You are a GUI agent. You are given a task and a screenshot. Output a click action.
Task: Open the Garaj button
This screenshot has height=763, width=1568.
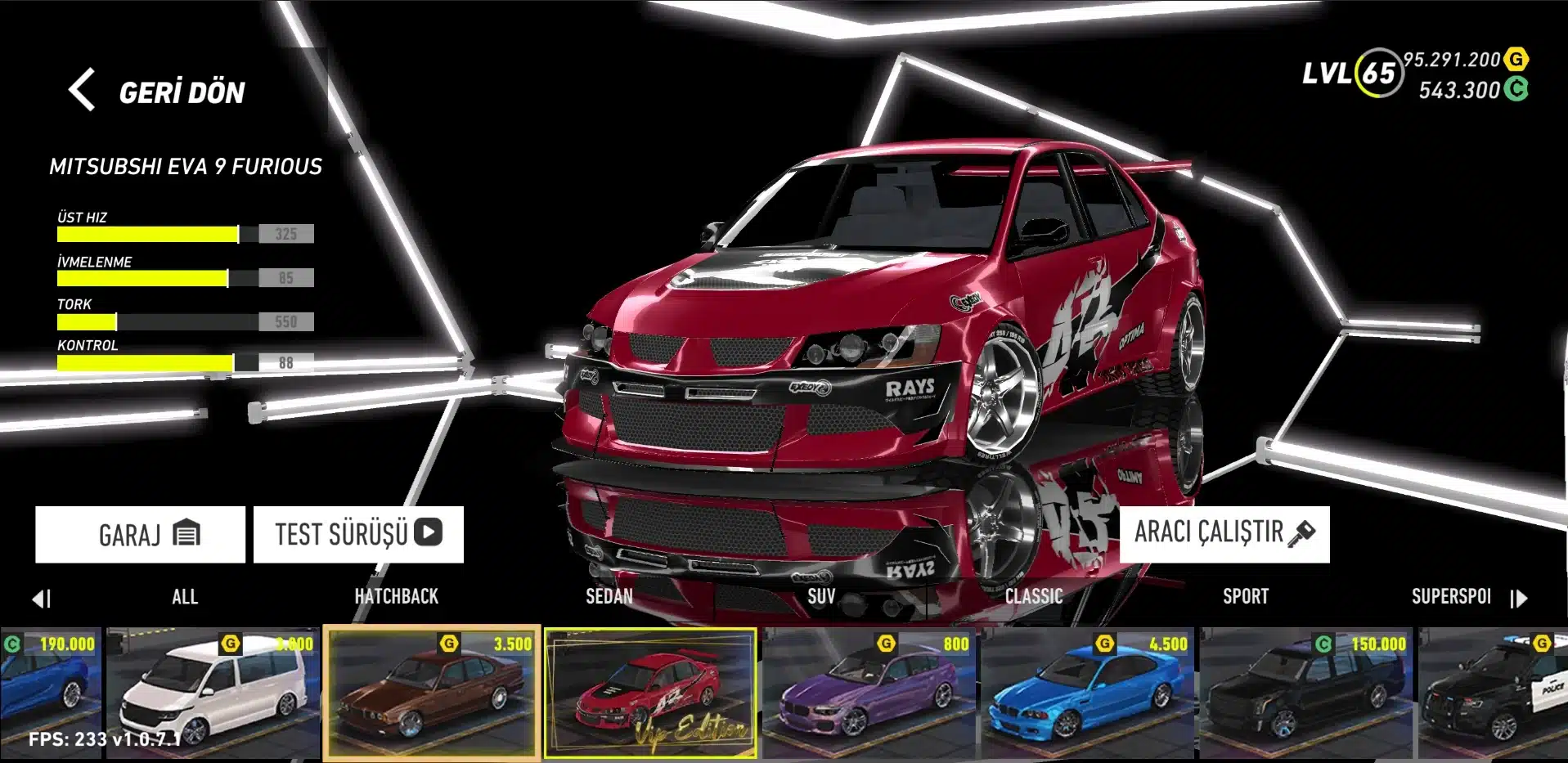140,534
